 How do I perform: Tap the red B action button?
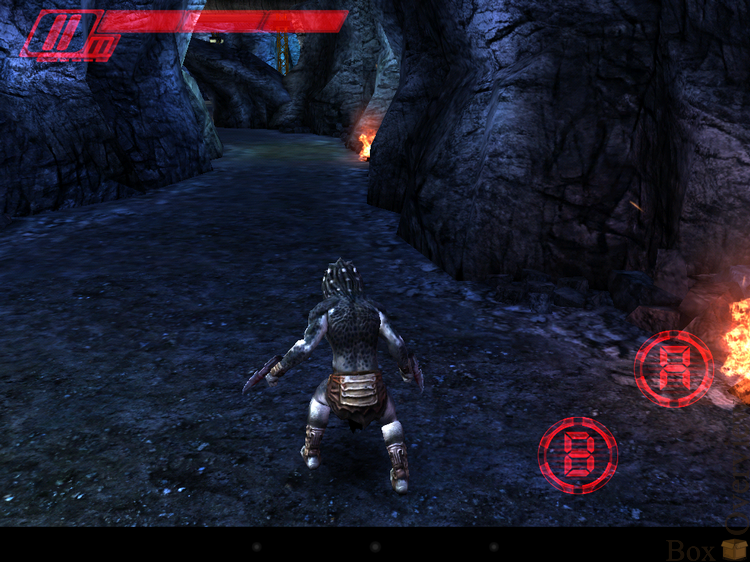click(577, 454)
